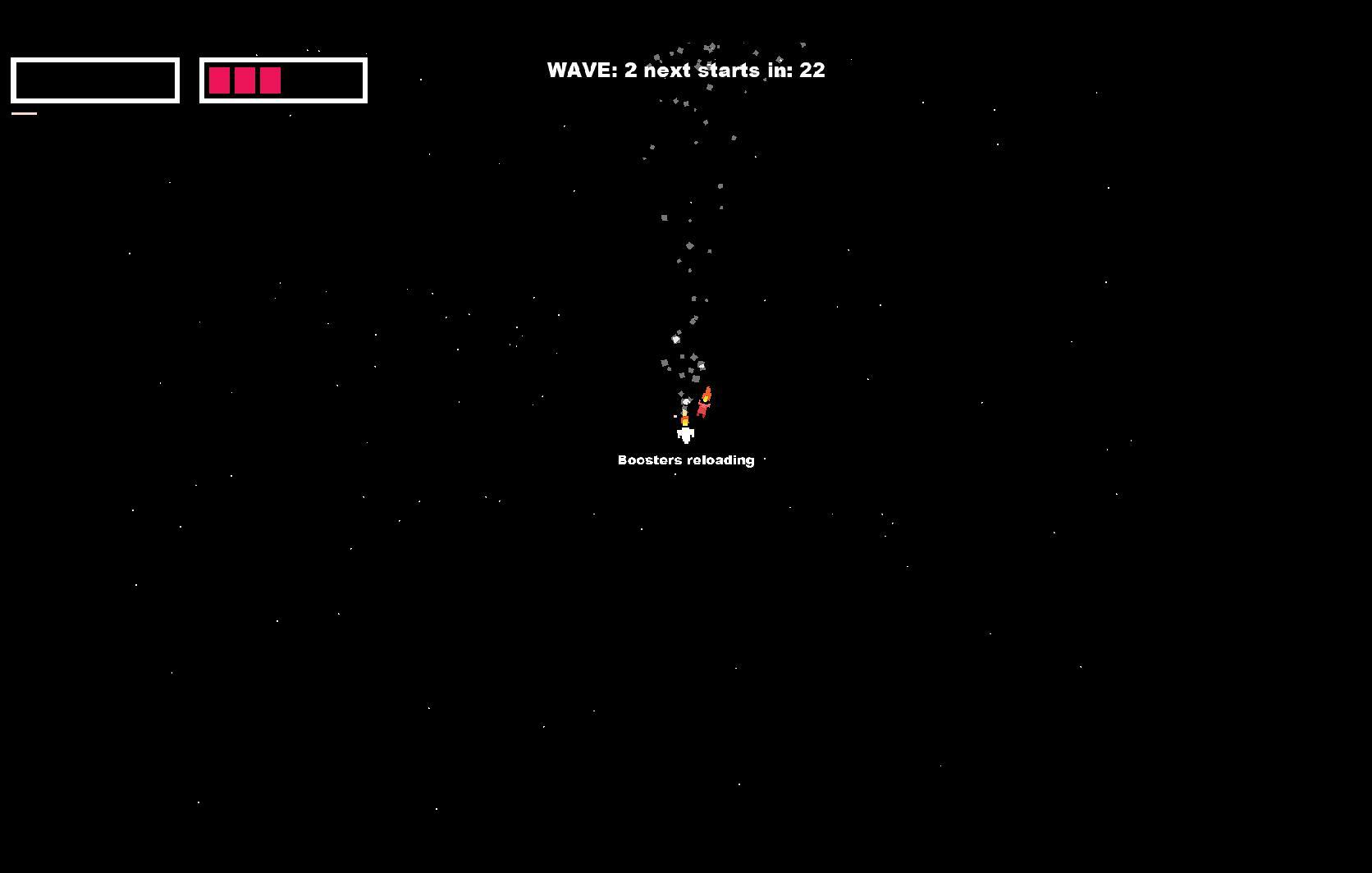Click the small pink underline below the health bar

point(25,111)
